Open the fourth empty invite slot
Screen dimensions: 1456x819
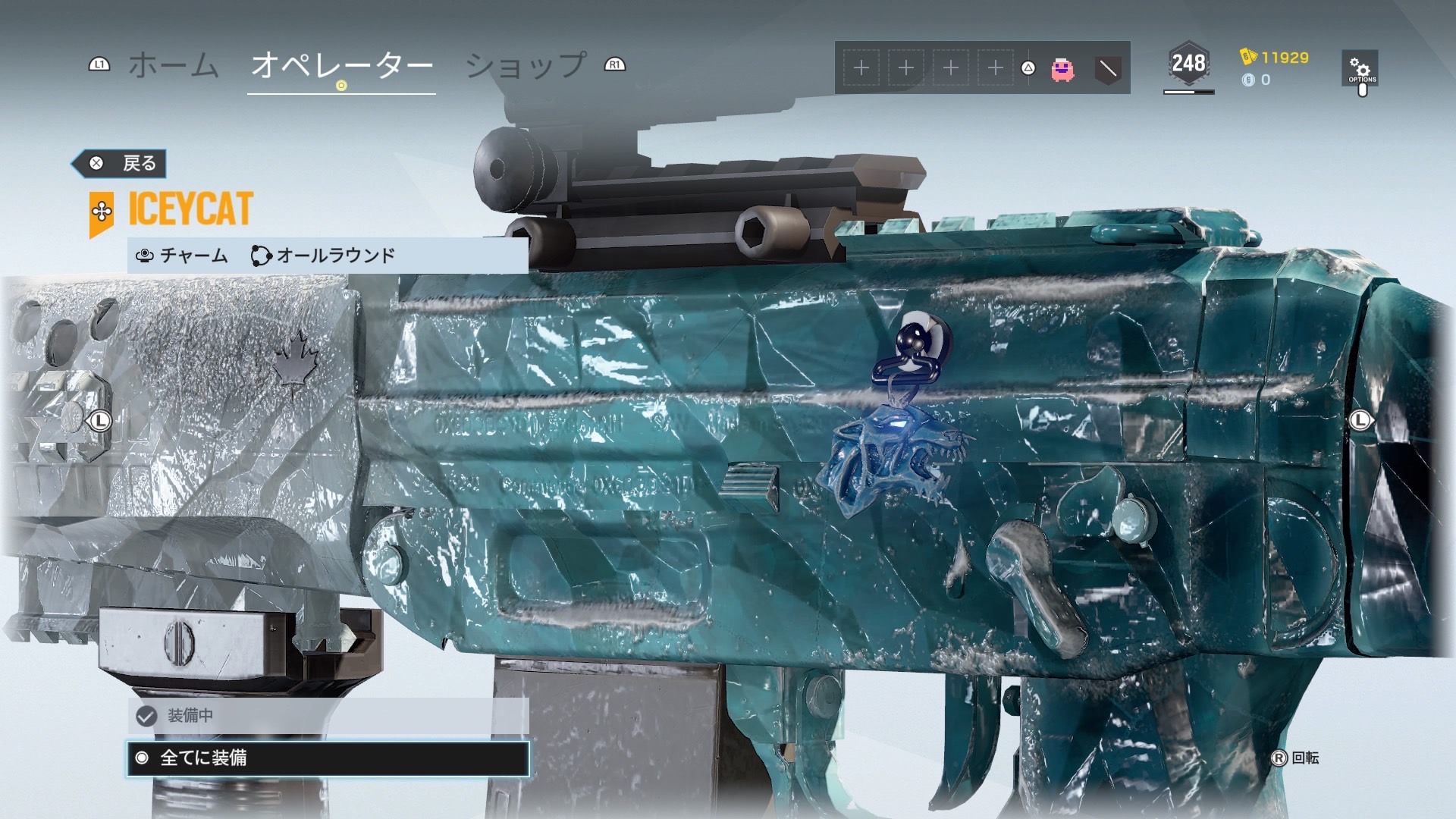coord(994,67)
